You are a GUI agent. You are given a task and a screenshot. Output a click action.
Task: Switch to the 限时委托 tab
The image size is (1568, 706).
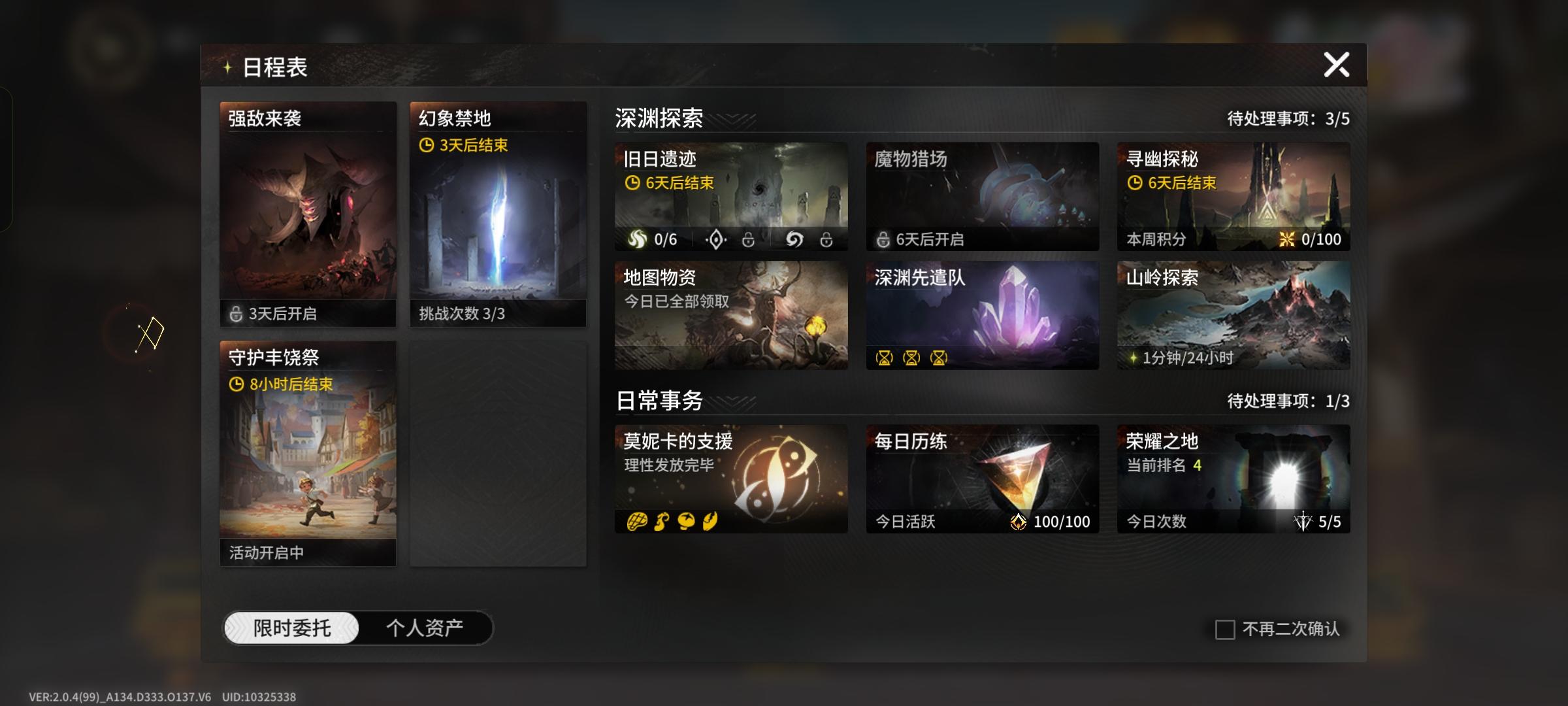(293, 626)
